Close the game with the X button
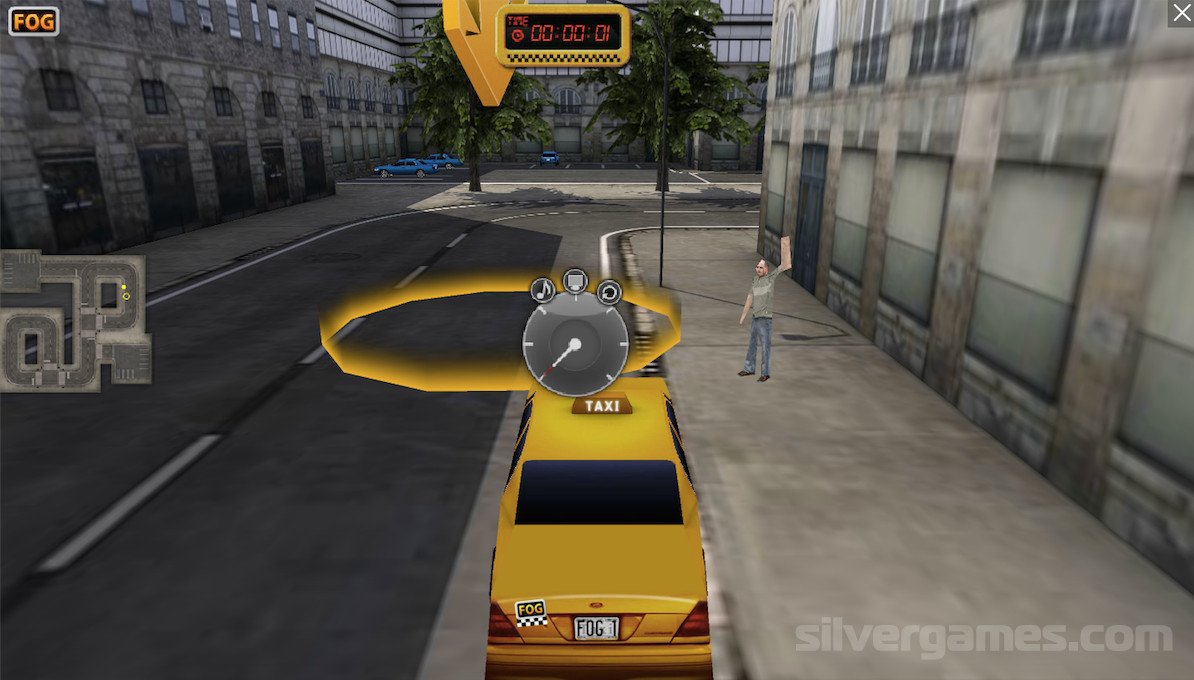 click(x=1180, y=13)
